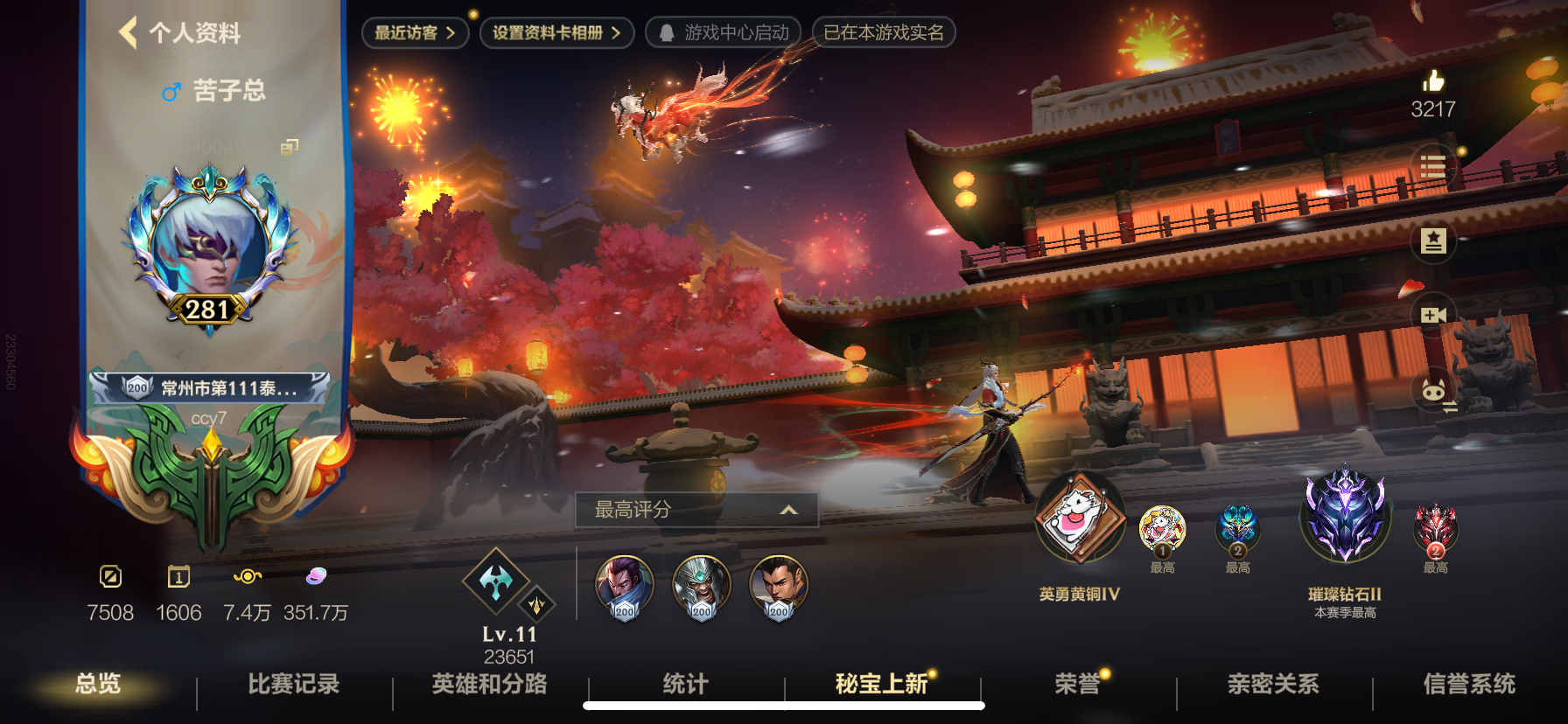Open the video recording icon on right sidebar
This screenshot has height=724, width=1568.
pyautogui.click(x=1433, y=315)
